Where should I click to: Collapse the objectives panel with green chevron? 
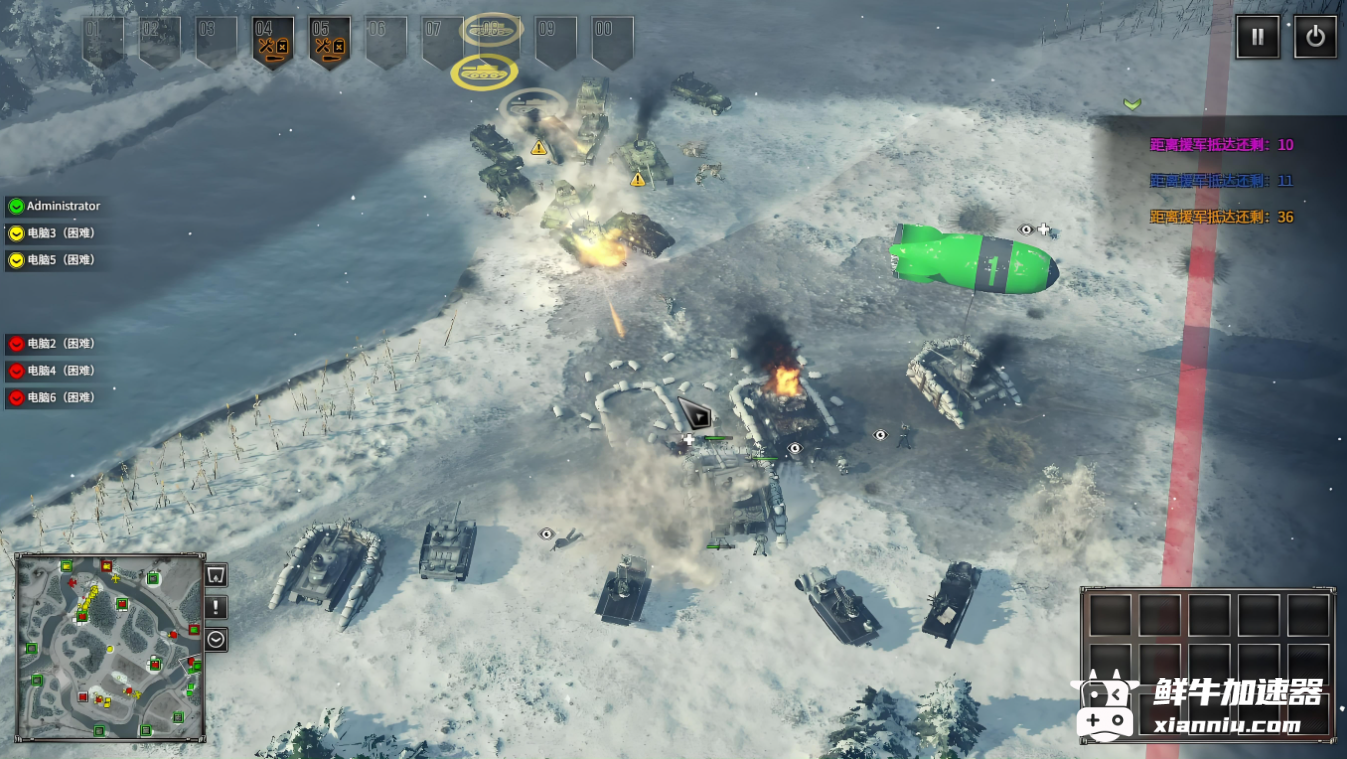[1132, 104]
